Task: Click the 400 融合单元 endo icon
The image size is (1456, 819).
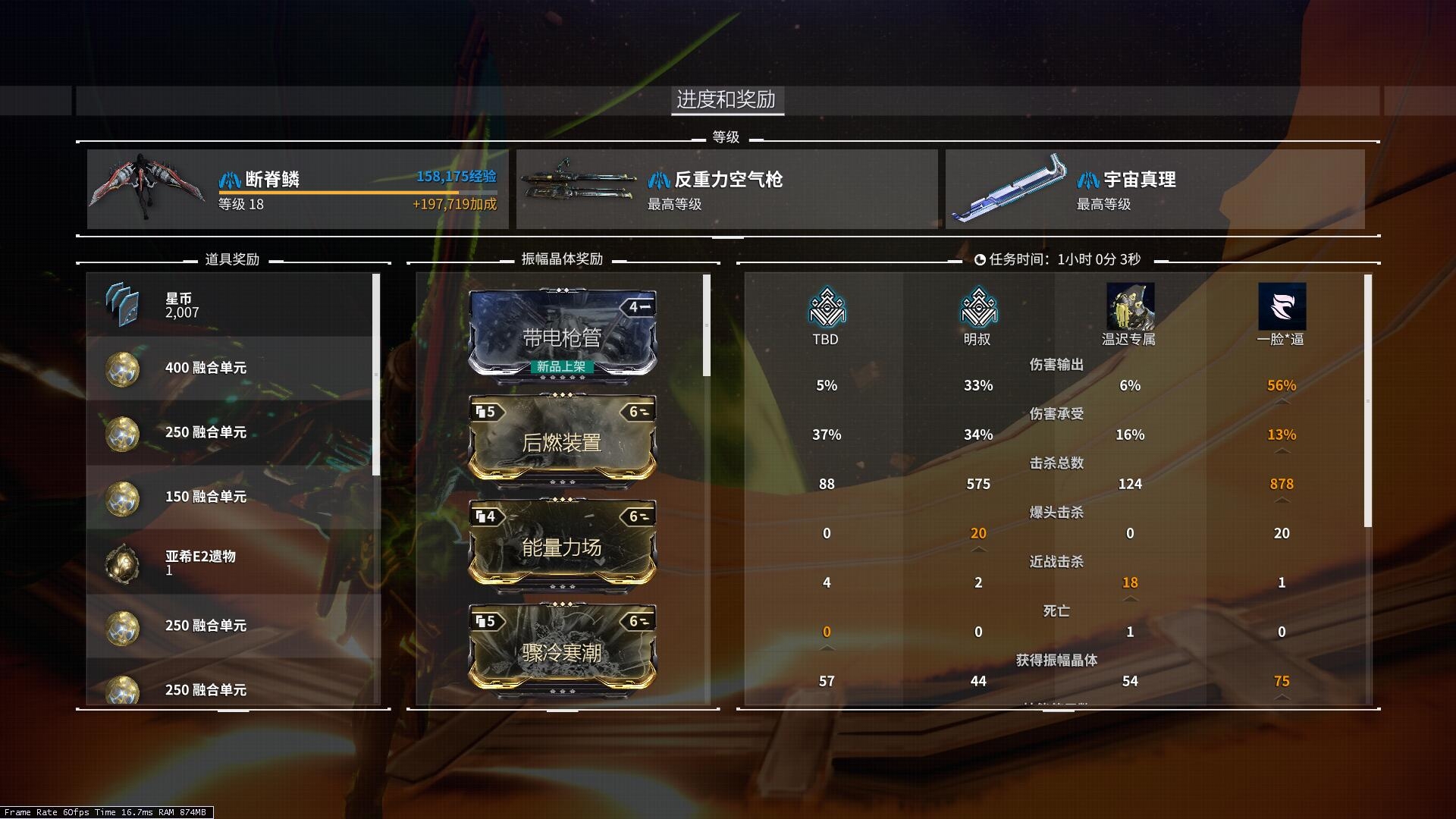Action: (x=121, y=369)
